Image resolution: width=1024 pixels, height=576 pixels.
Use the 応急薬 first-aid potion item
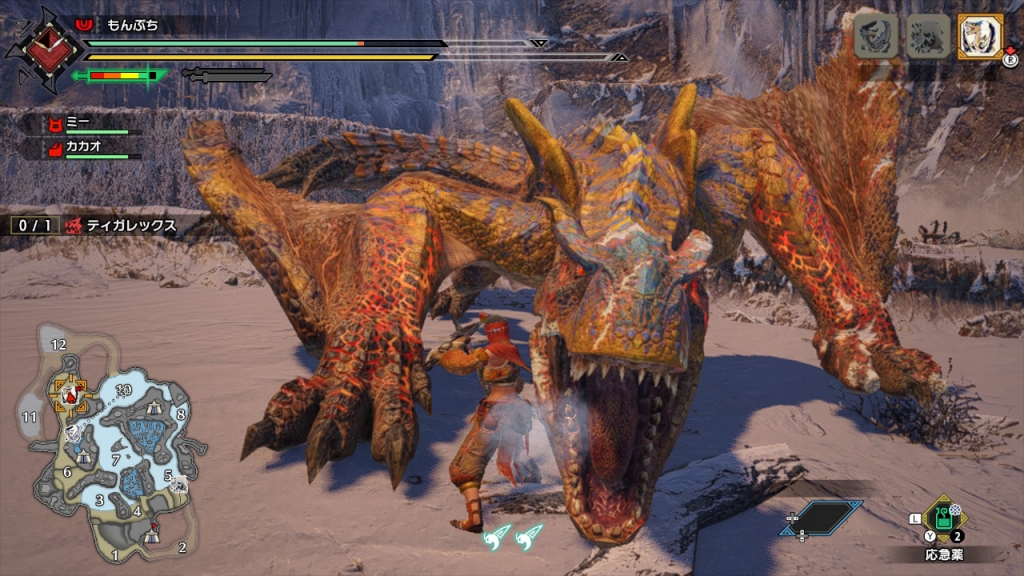pyautogui.click(x=942, y=517)
